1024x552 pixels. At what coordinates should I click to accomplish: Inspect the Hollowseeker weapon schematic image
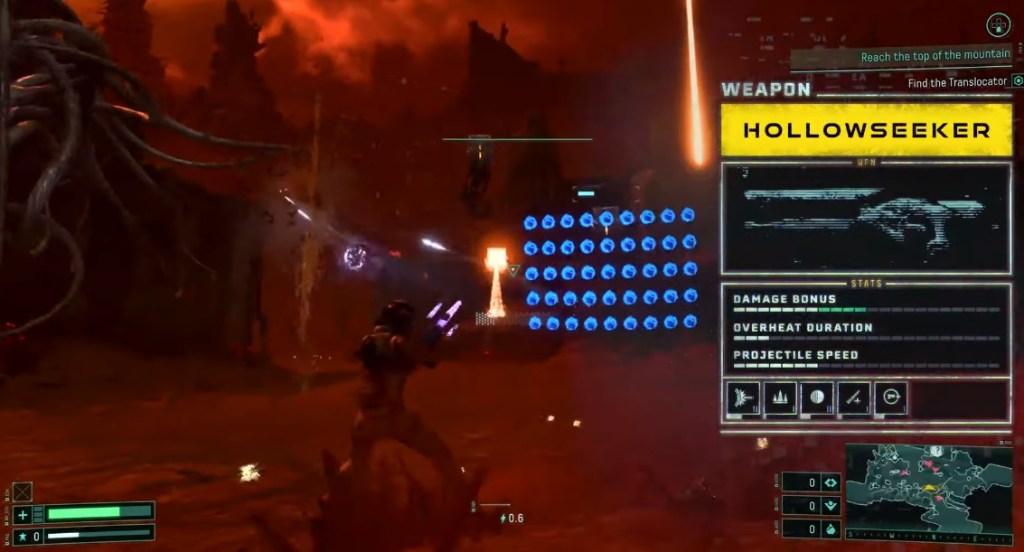click(x=866, y=218)
